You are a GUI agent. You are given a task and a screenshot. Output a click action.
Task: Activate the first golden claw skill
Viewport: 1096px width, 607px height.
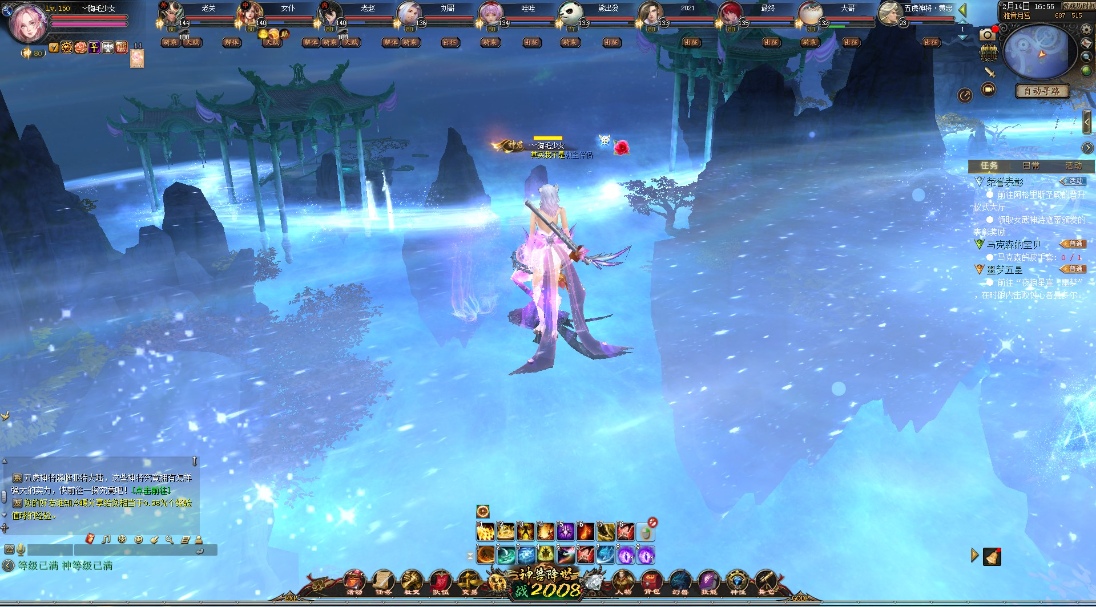point(485,532)
